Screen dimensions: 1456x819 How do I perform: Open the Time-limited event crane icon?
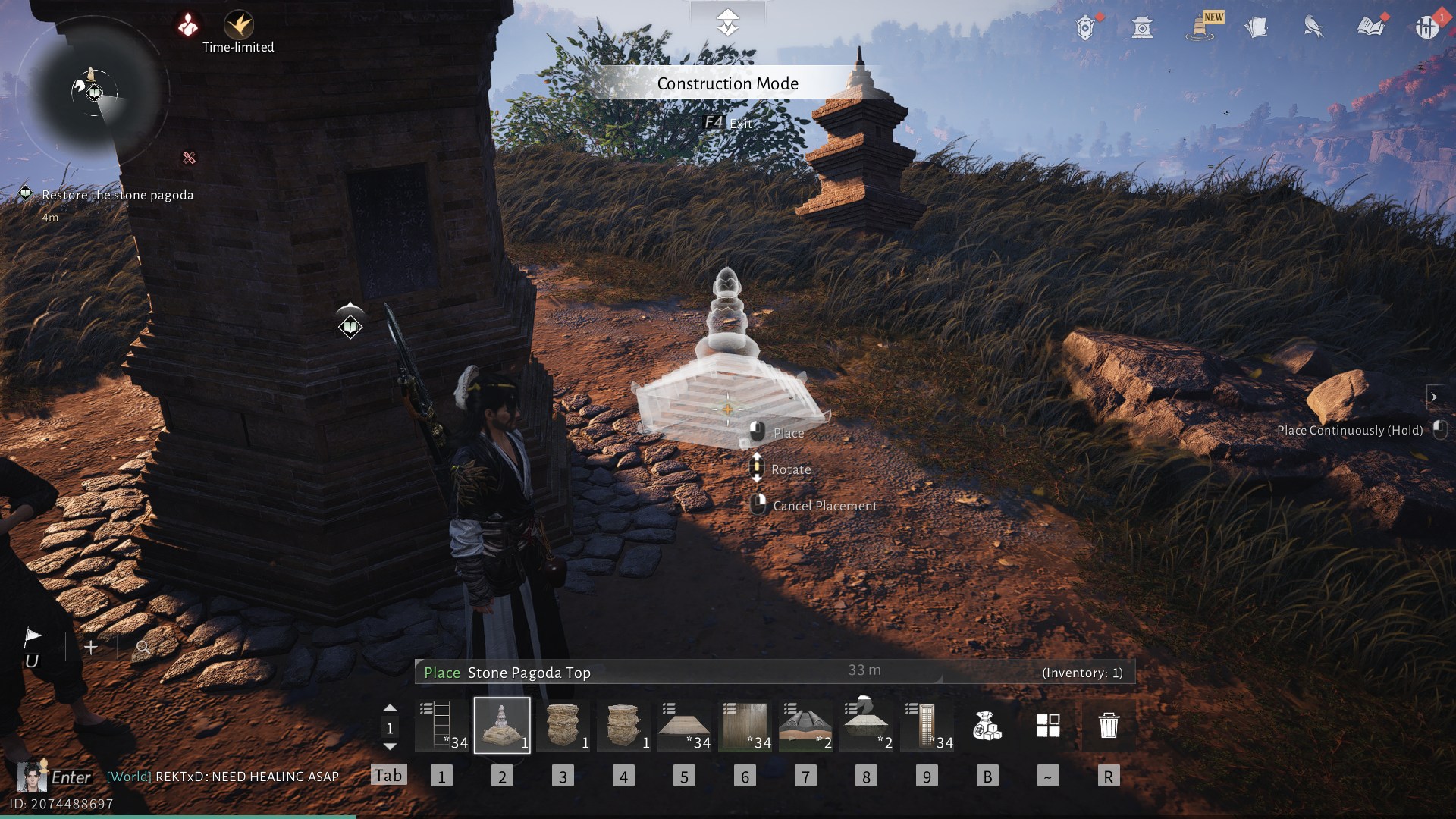pyautogui.click(x=239, y=25)
